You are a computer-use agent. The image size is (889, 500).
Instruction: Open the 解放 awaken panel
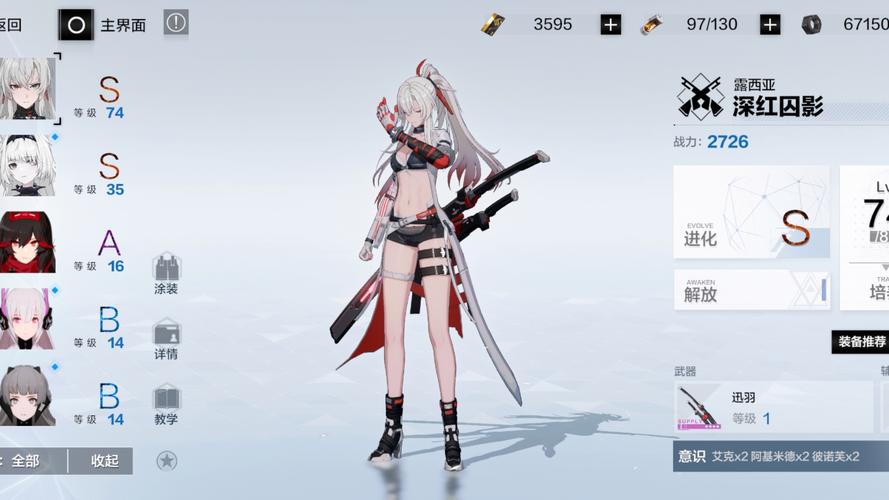coord(751,290)
